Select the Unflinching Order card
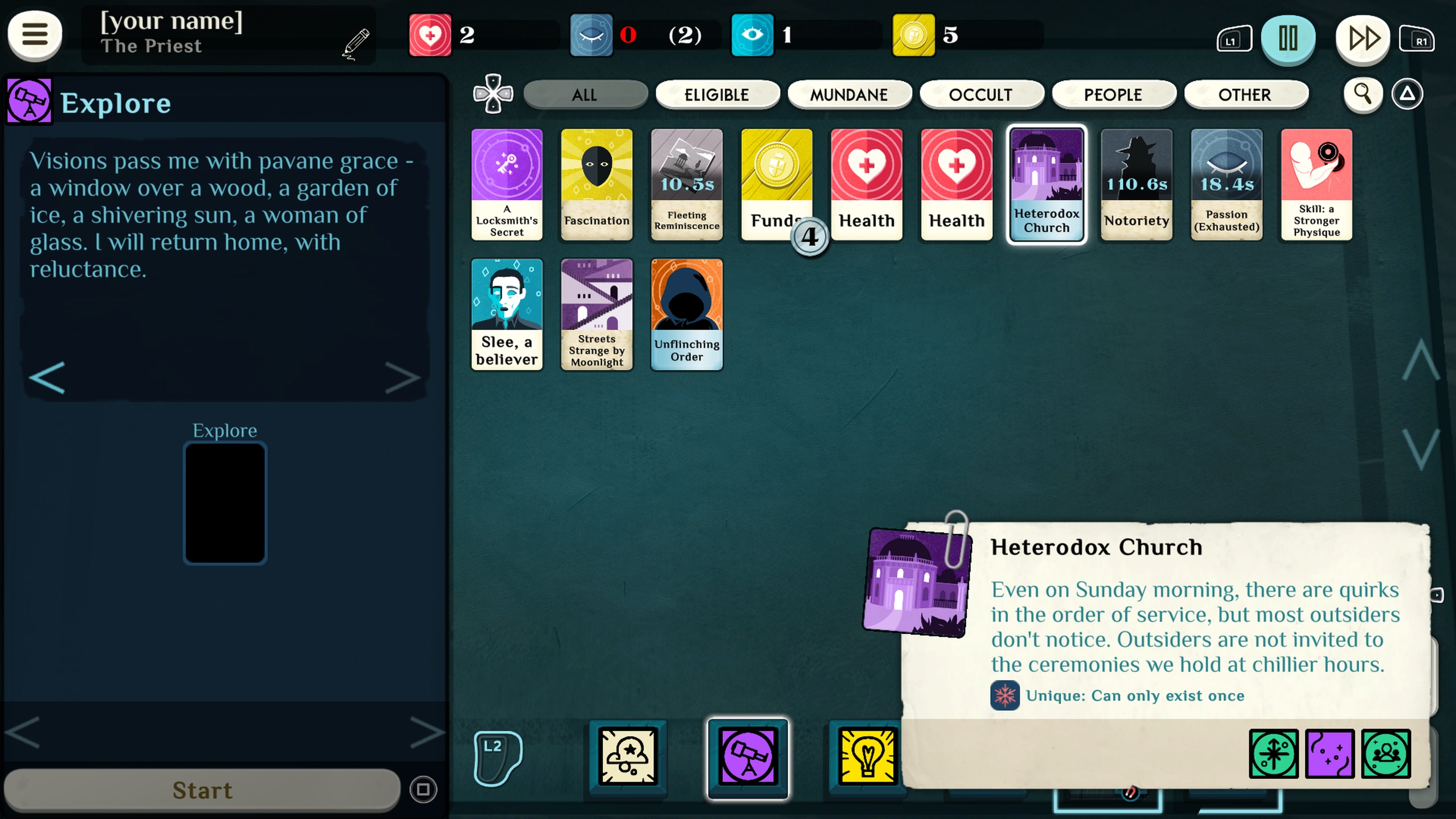The image size is (1456, 819). click(686, 314)
